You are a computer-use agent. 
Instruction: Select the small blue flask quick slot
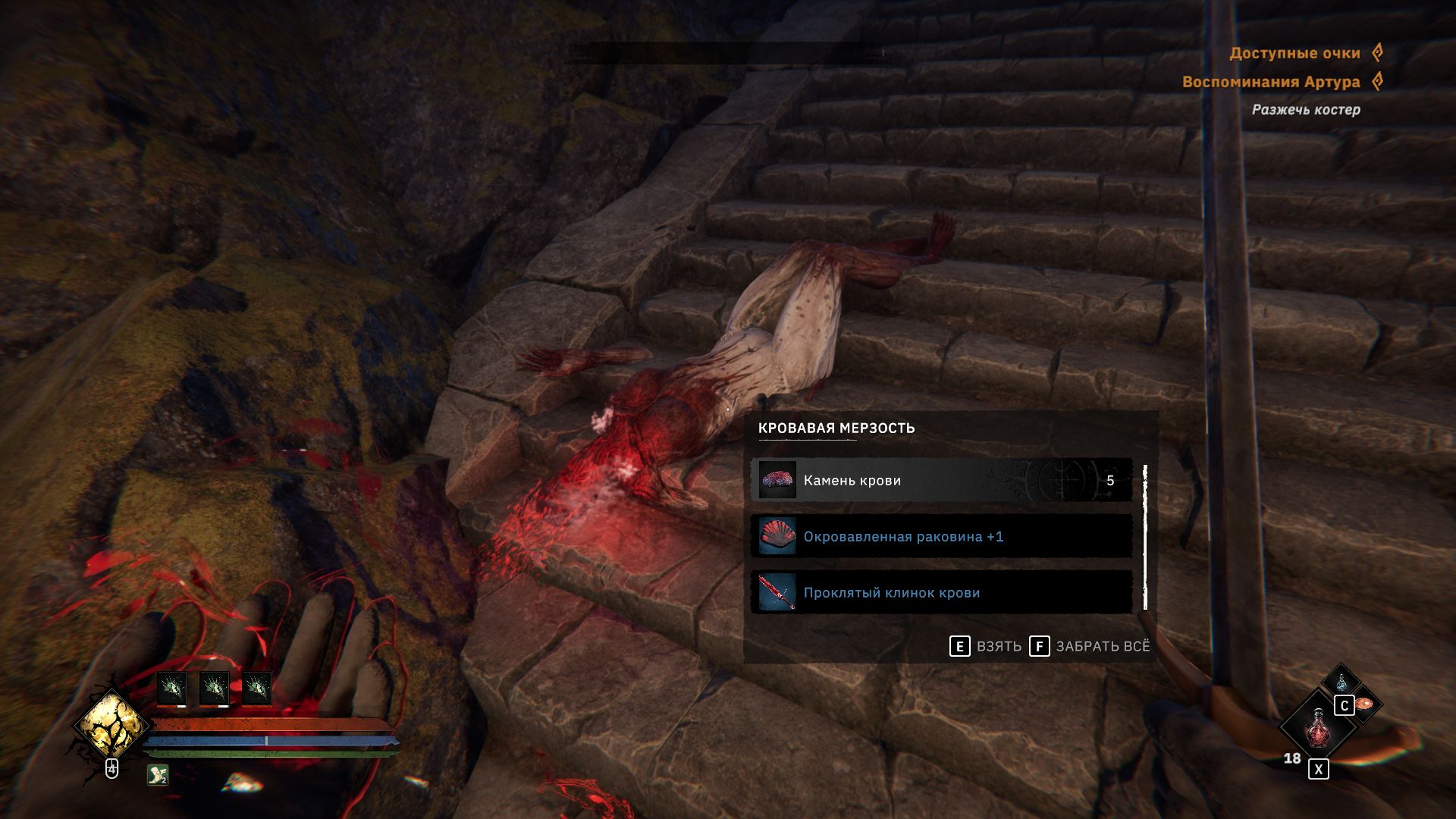[x=1341, y=681]
